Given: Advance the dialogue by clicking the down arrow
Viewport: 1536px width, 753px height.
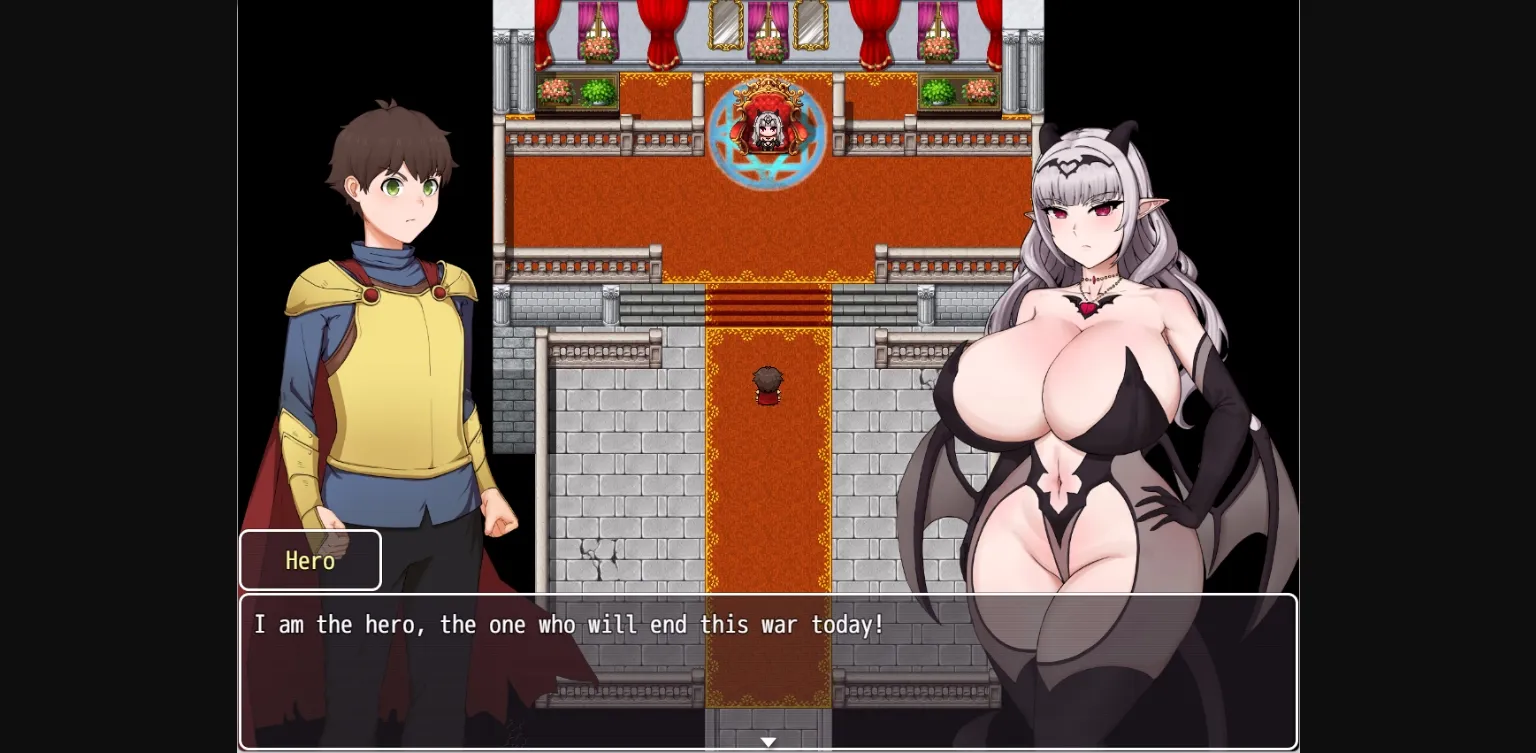Looking at the screenshot, I should click(768, 741).
